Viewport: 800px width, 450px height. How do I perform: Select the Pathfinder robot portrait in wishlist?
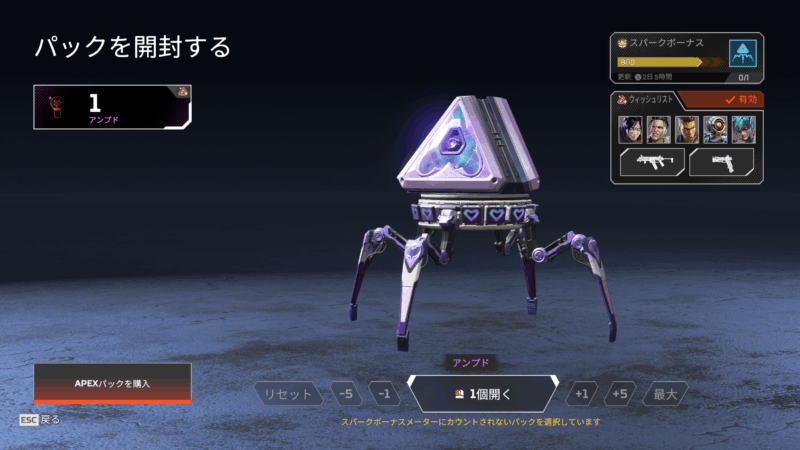click(x=715, y=130)
